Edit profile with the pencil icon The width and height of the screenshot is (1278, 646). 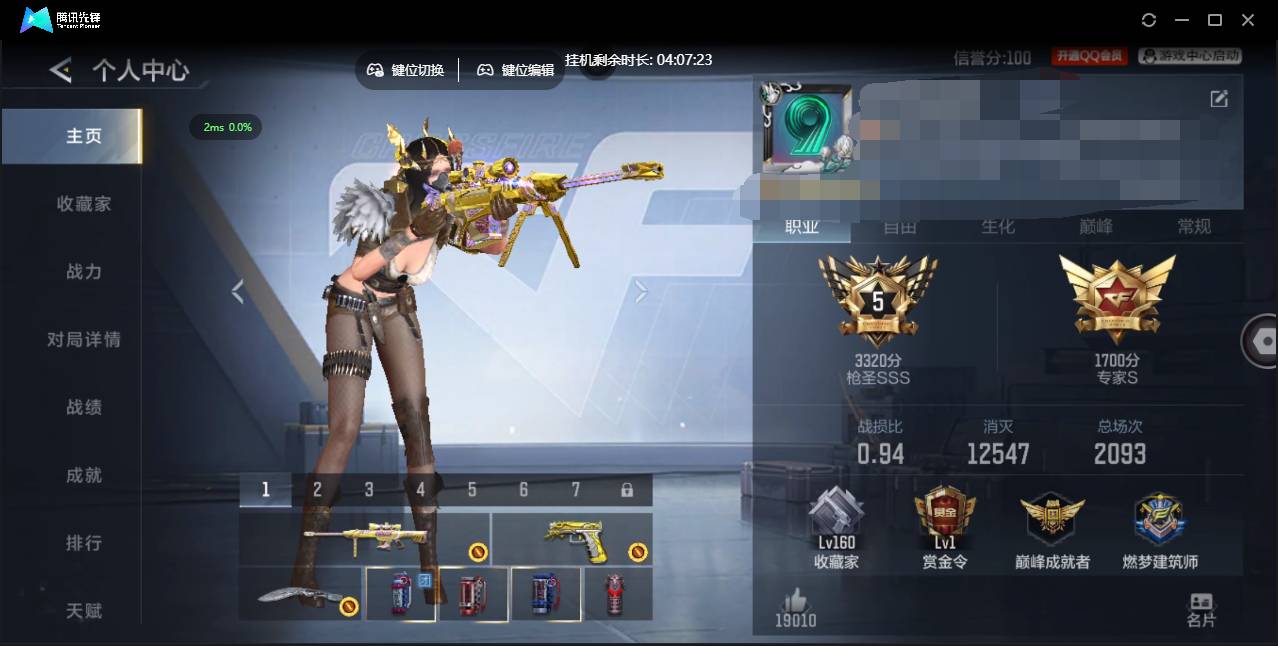(1219, 98)
